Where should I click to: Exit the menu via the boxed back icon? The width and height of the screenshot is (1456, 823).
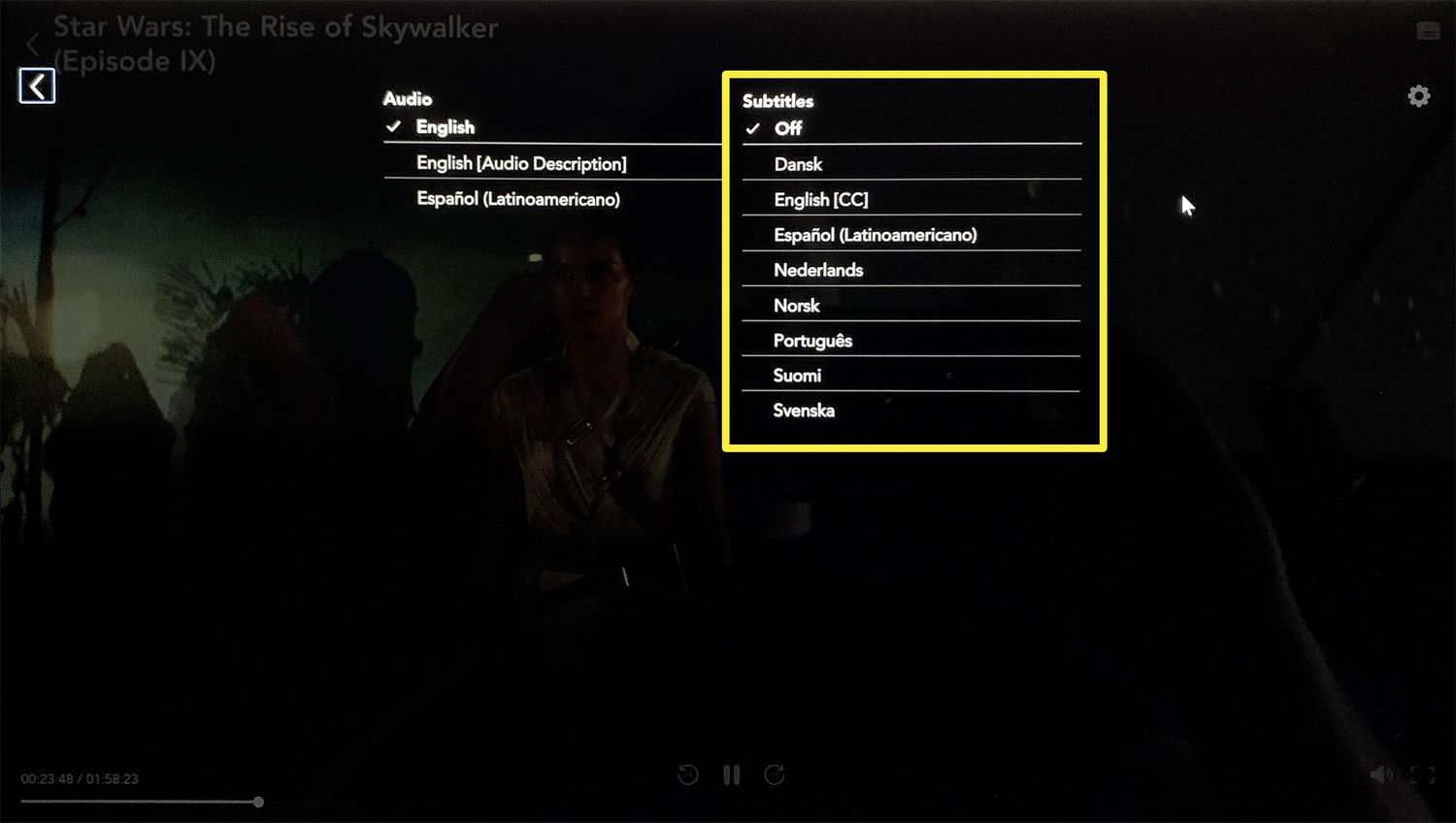click(36, 85)
